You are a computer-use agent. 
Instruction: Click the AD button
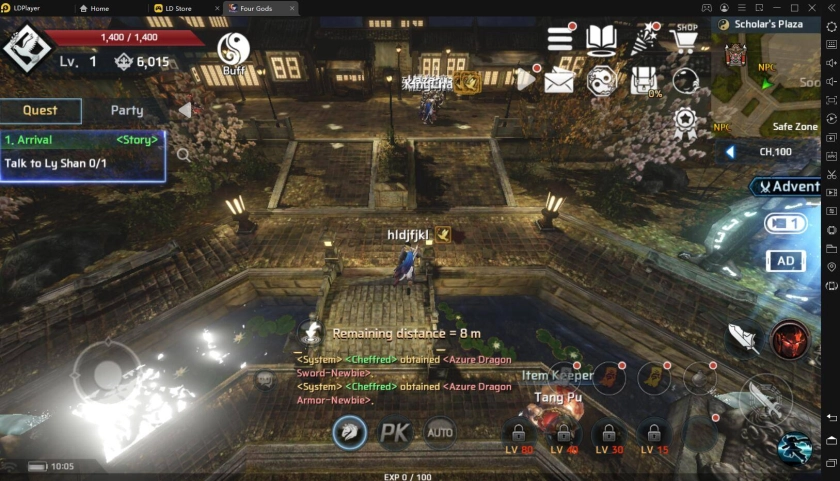point(785,261)
